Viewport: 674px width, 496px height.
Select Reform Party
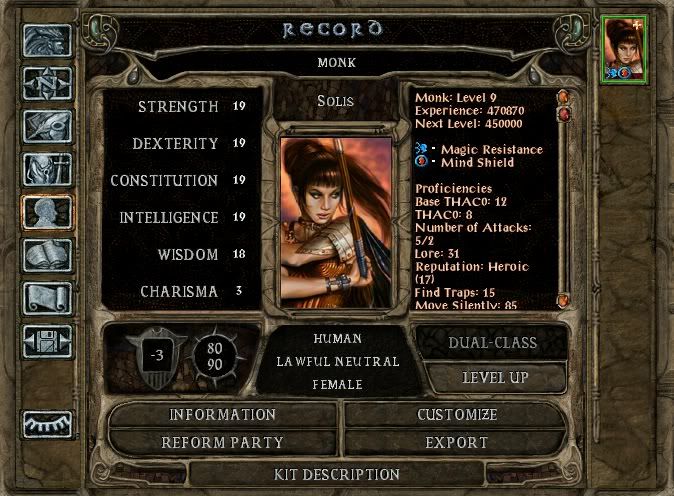(x=222, y=442)
